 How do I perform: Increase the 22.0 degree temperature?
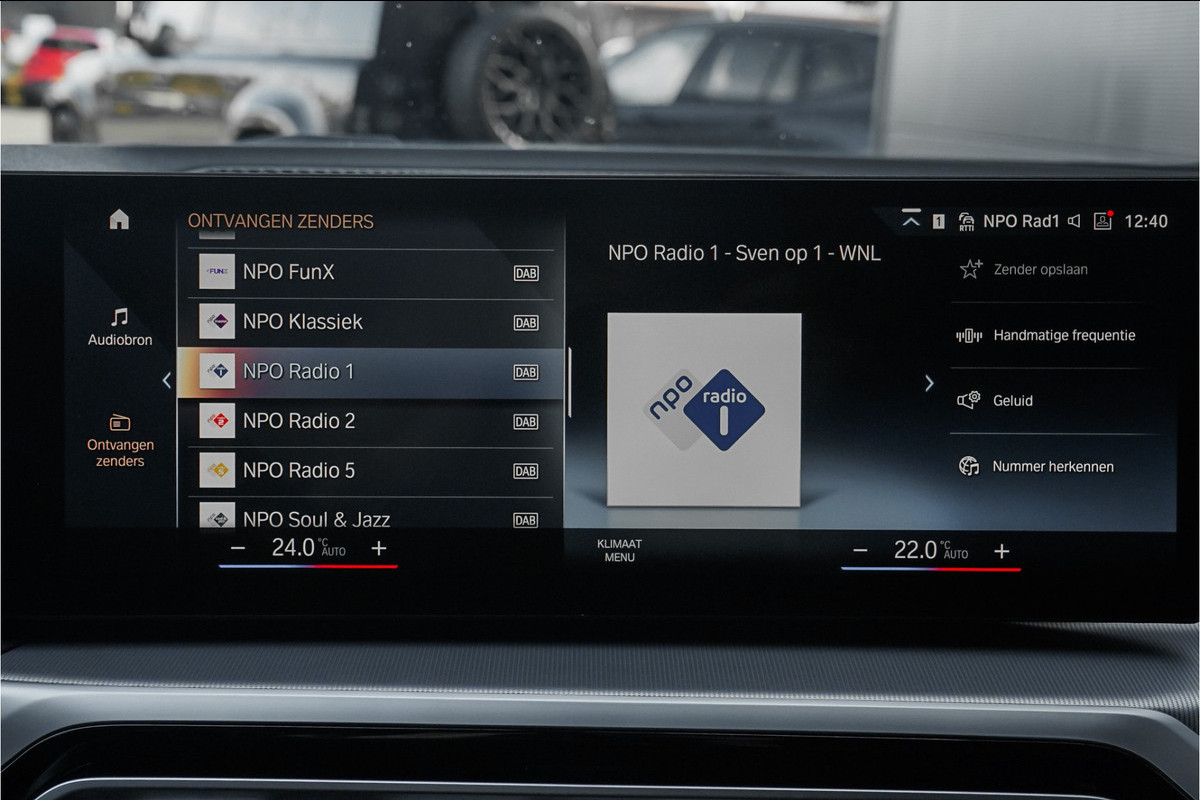pos(1002,551)
